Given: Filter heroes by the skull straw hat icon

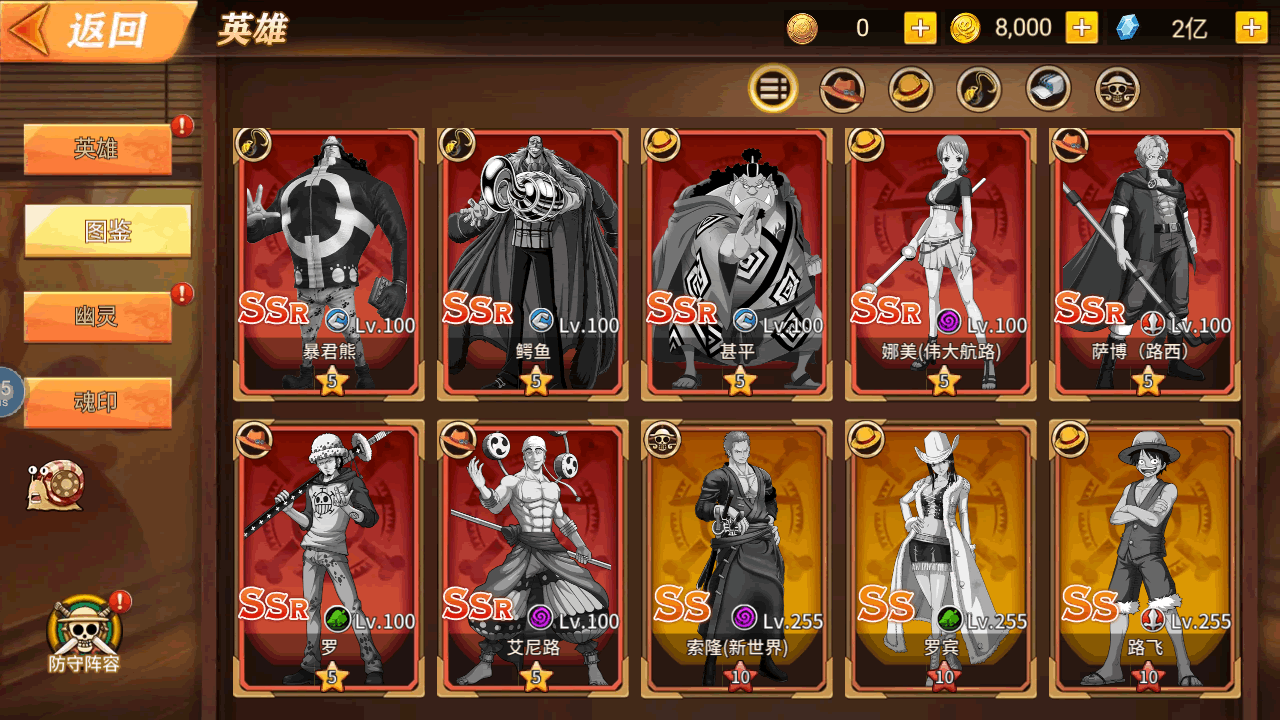Looking at the screenshot, I should pos(1117,89).
